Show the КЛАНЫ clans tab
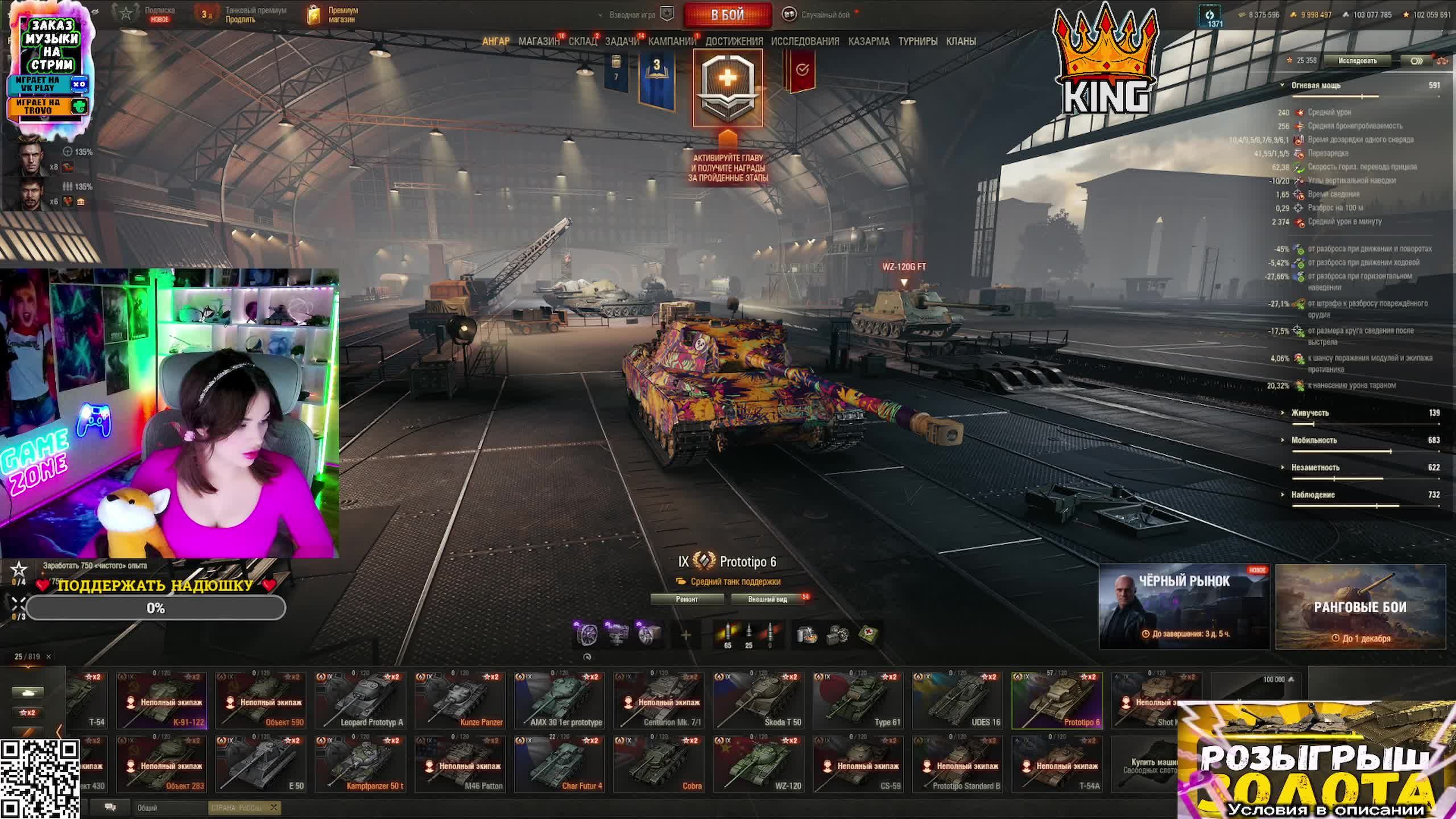 (x=961, y=42)
